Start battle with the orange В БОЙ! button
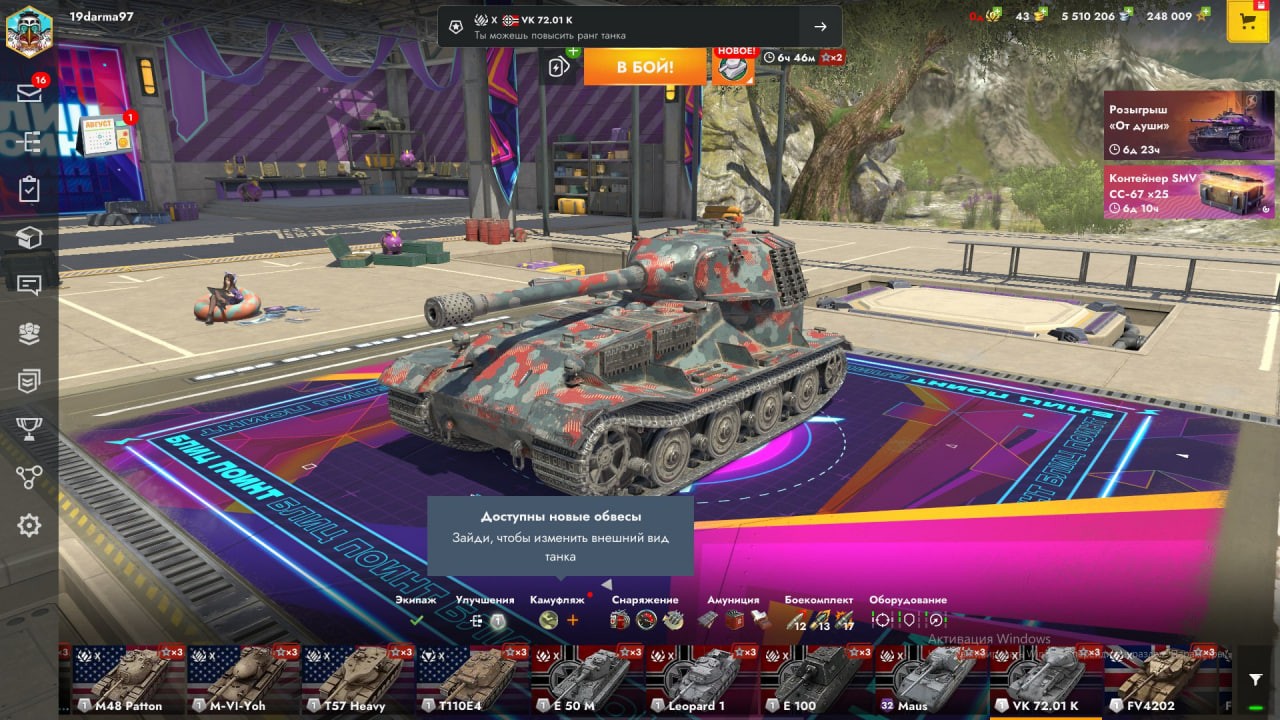 (x=644, y=67)
